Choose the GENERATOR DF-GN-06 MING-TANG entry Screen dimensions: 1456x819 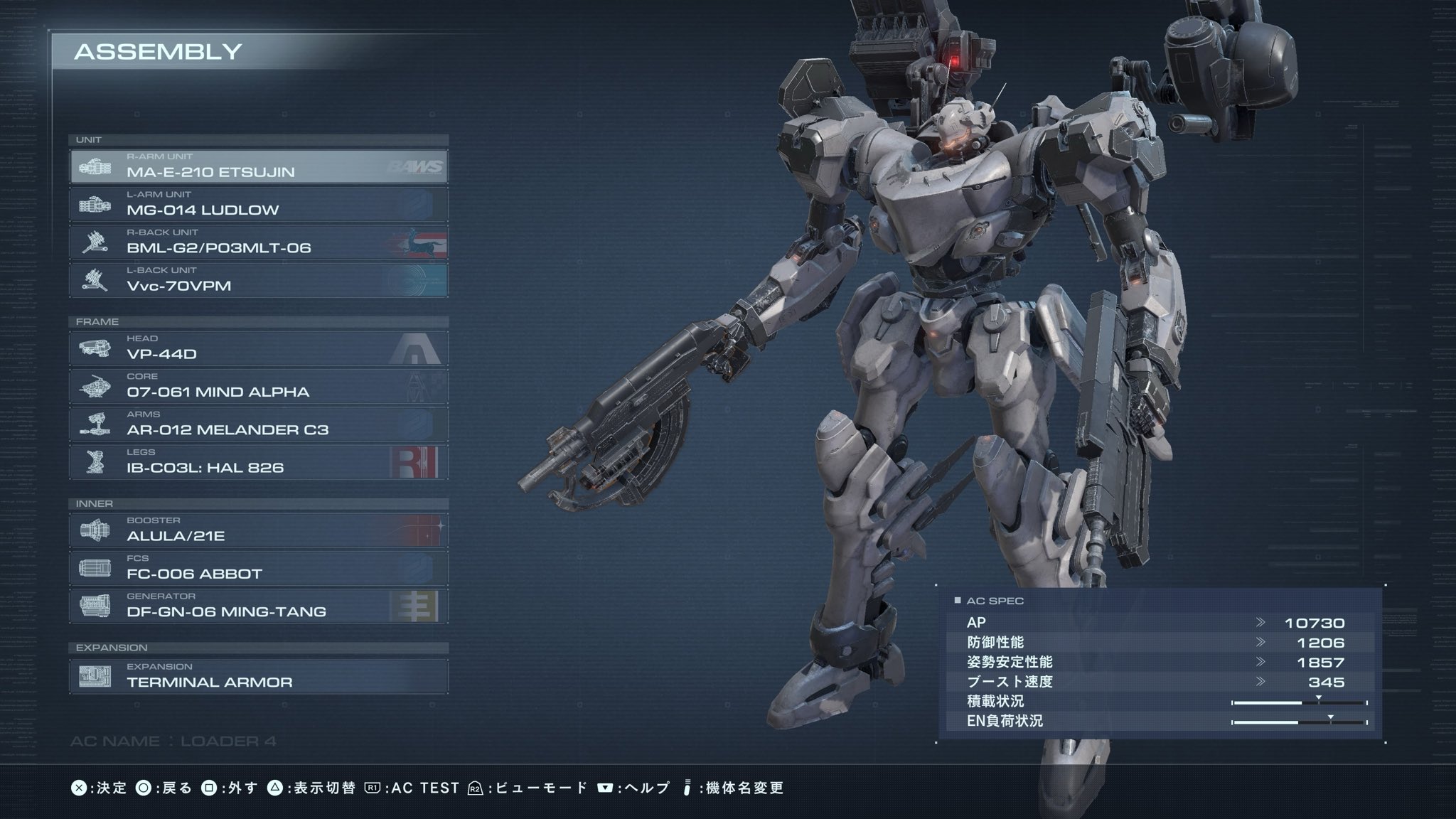tap(259, 606)
